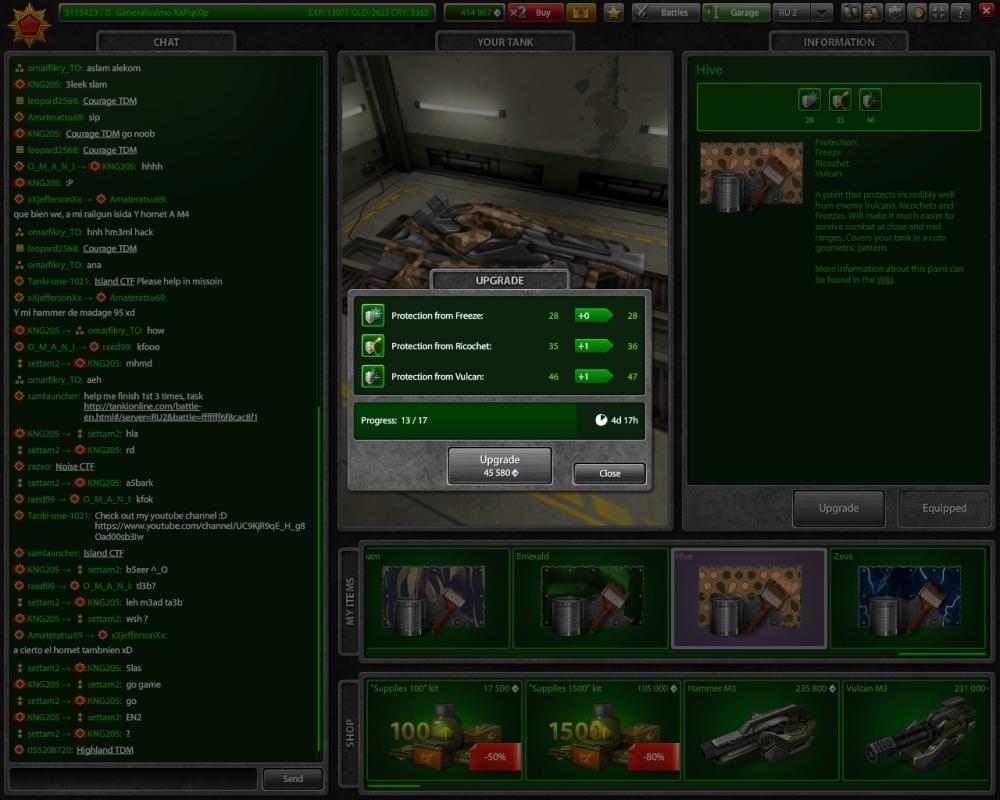This screenshot has width=1000, height=800.
Task: Click the Send button in chat
Action: coord(292,778)
